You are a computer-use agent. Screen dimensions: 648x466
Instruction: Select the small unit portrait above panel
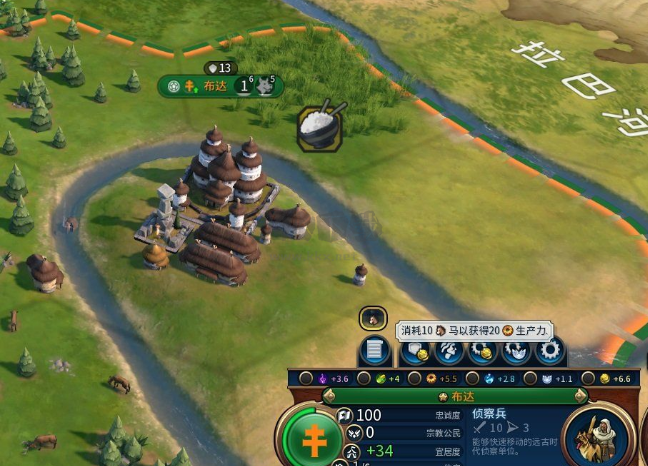click(x=372, y=318)
